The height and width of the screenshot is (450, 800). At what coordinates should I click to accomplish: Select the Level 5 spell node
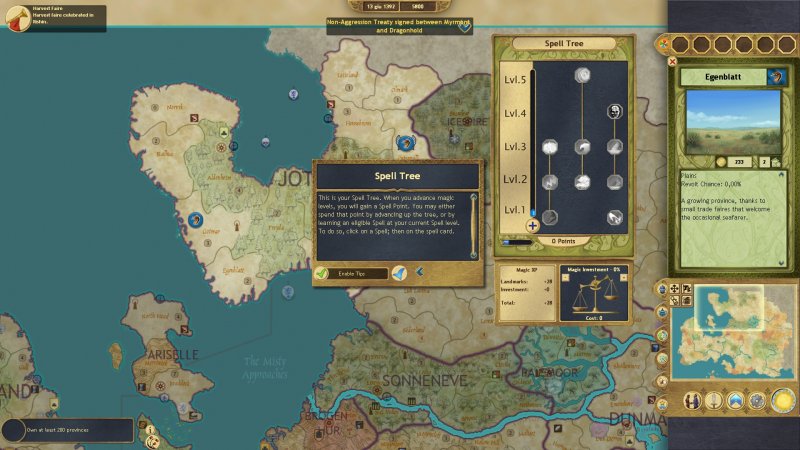581,76
